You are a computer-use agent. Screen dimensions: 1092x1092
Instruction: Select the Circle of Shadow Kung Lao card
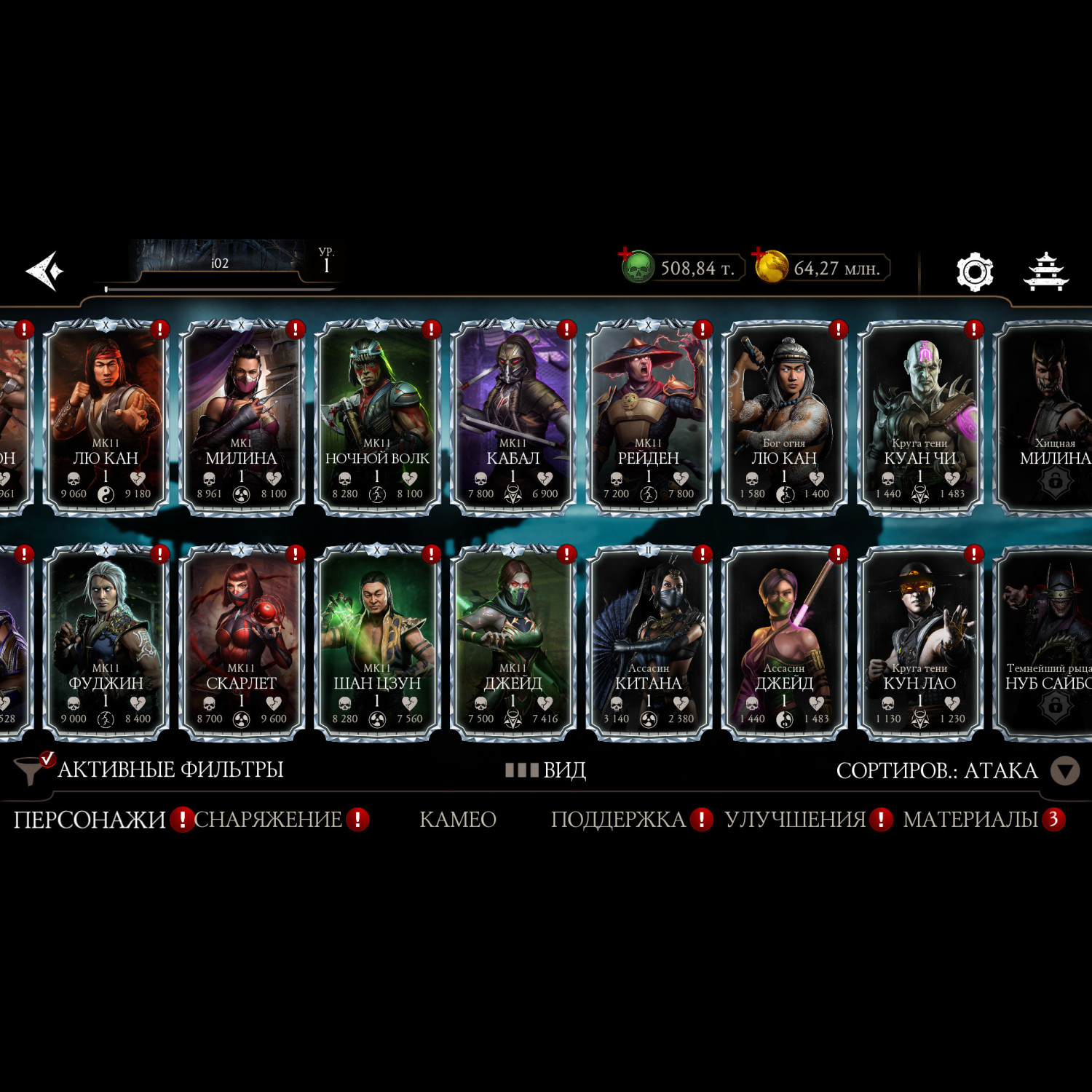pos(919,644)
